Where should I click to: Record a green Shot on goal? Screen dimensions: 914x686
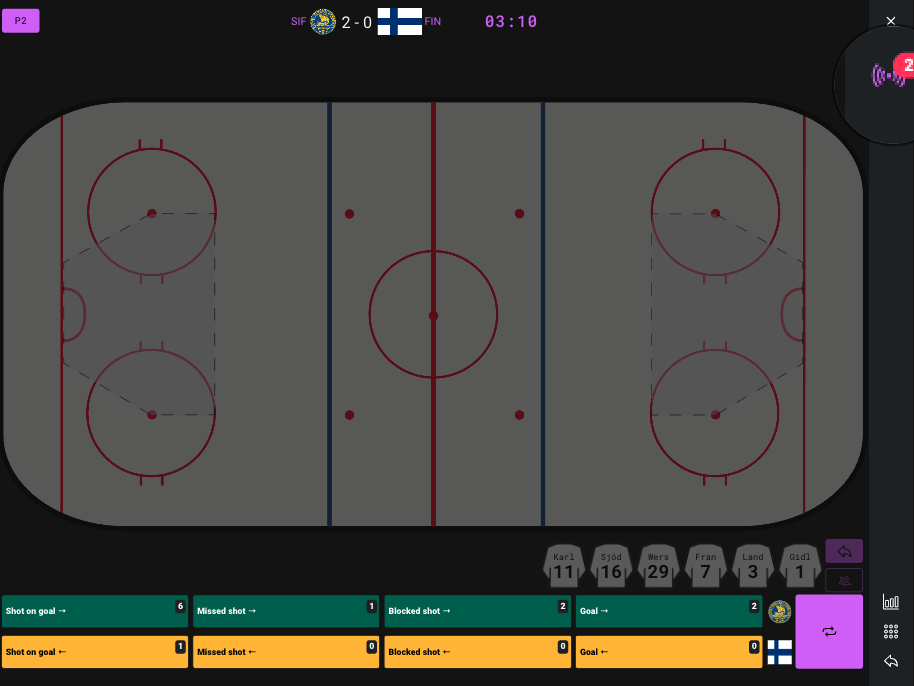point(94,611)
